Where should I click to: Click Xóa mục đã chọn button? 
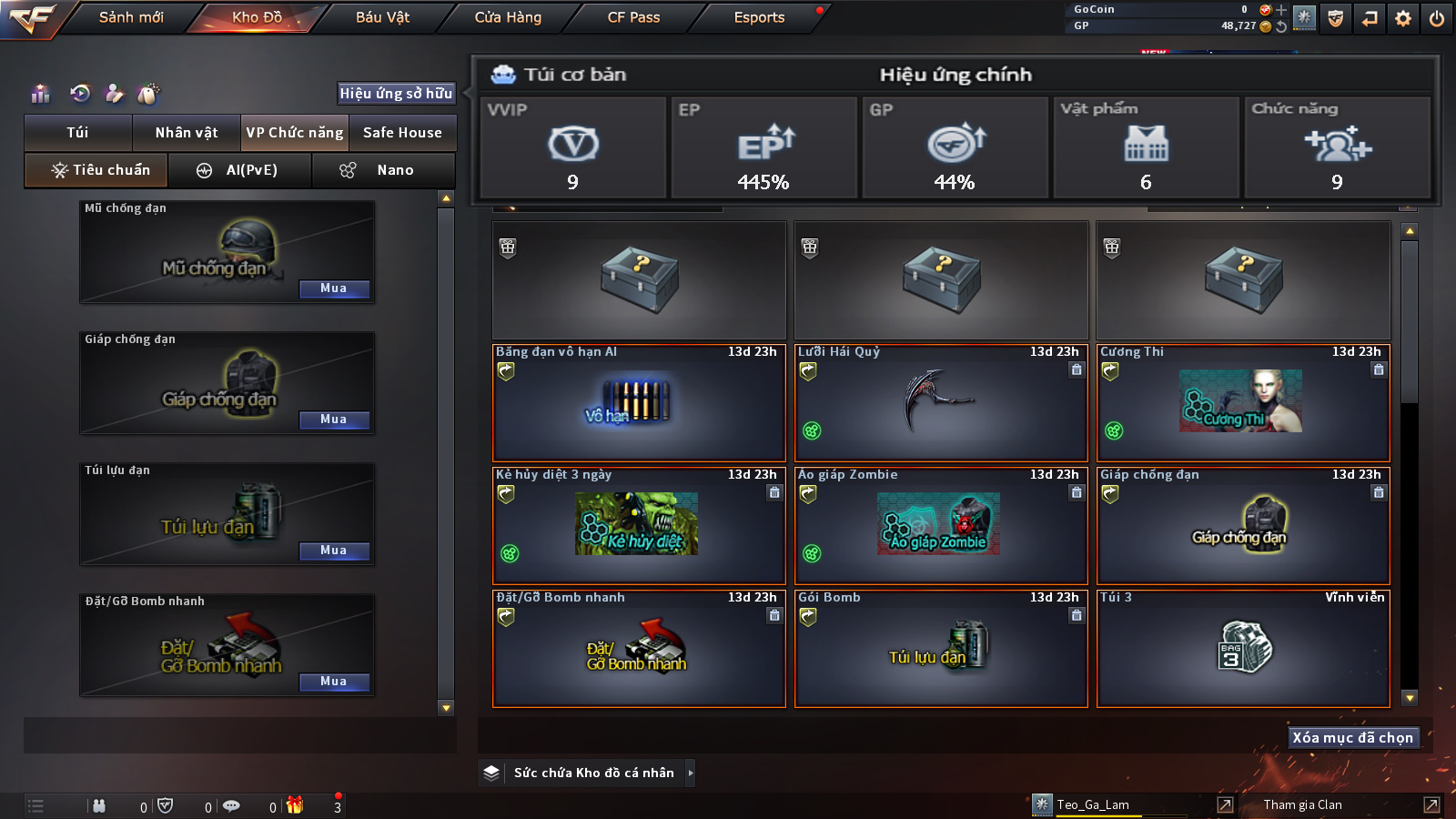tap(1353, 738)
